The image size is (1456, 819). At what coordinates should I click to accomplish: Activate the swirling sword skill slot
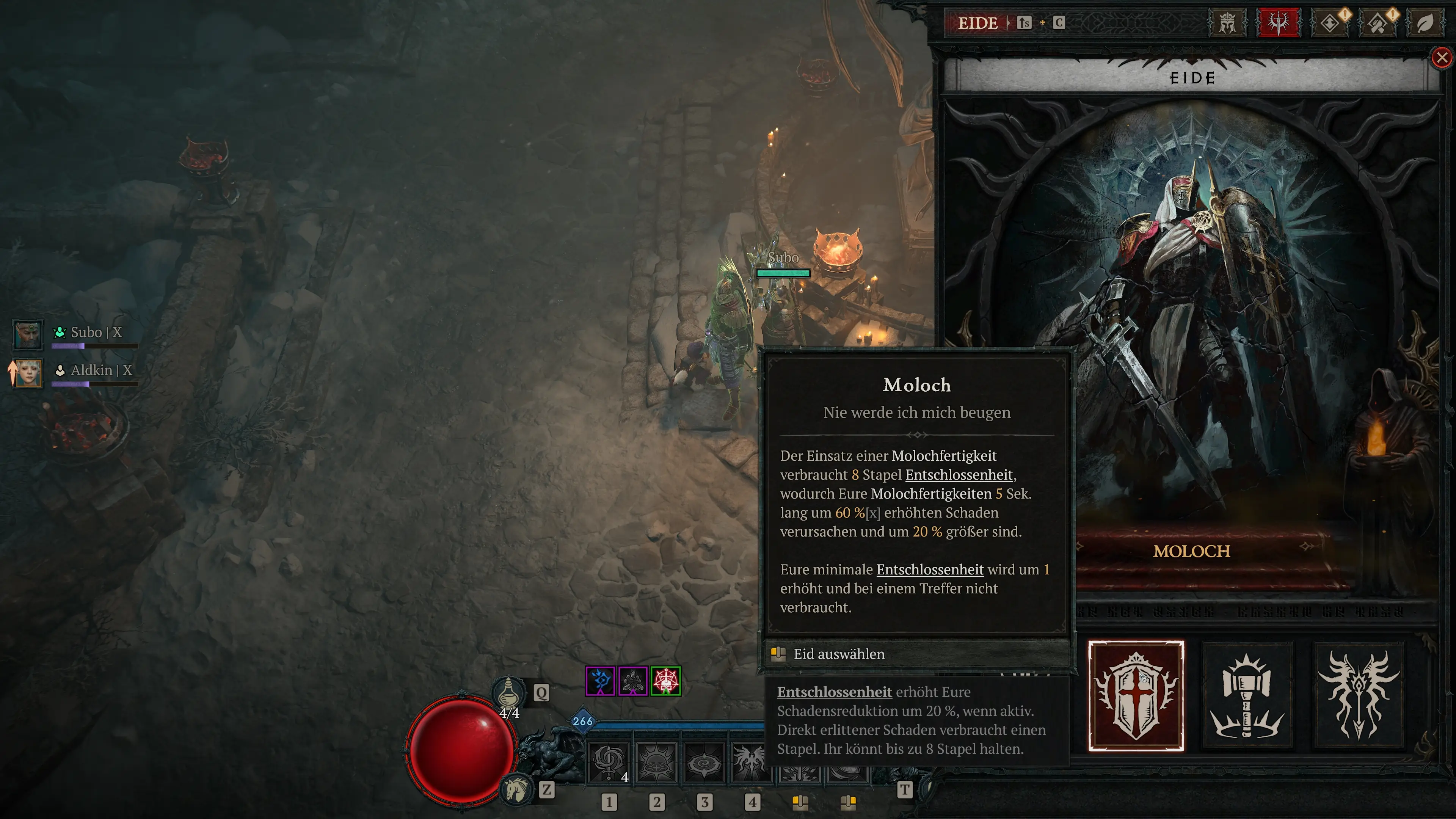pyautogui.click(x=609, y=763)
